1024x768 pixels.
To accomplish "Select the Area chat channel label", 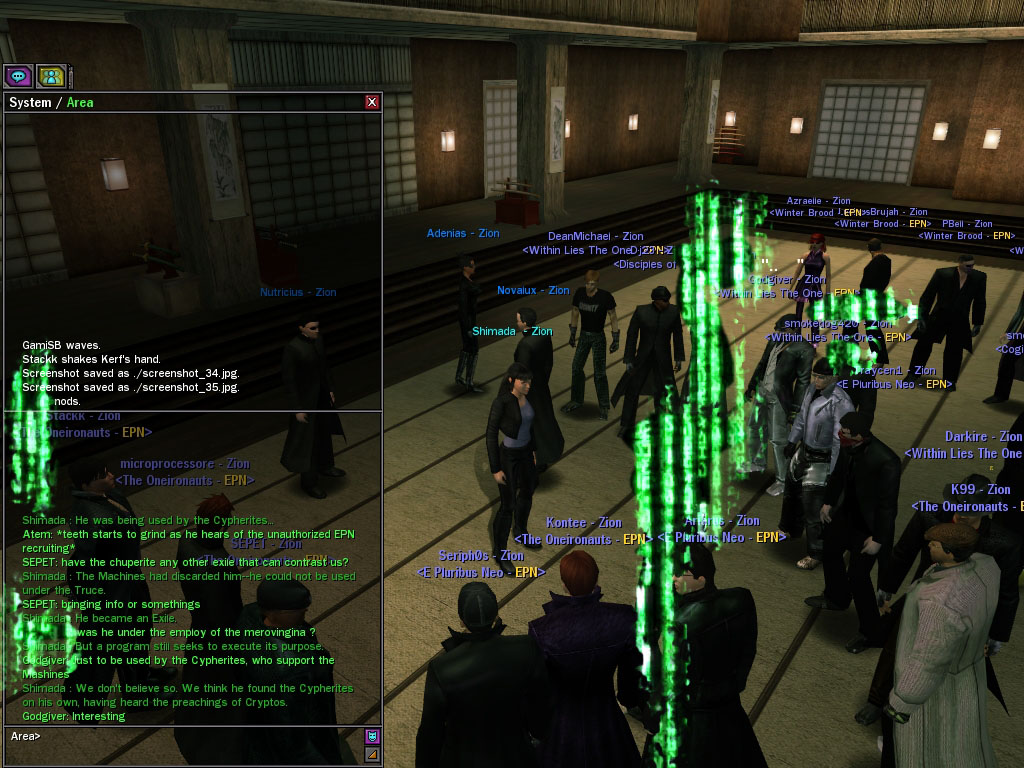I will pyautogui.click(x=80, y=102).
